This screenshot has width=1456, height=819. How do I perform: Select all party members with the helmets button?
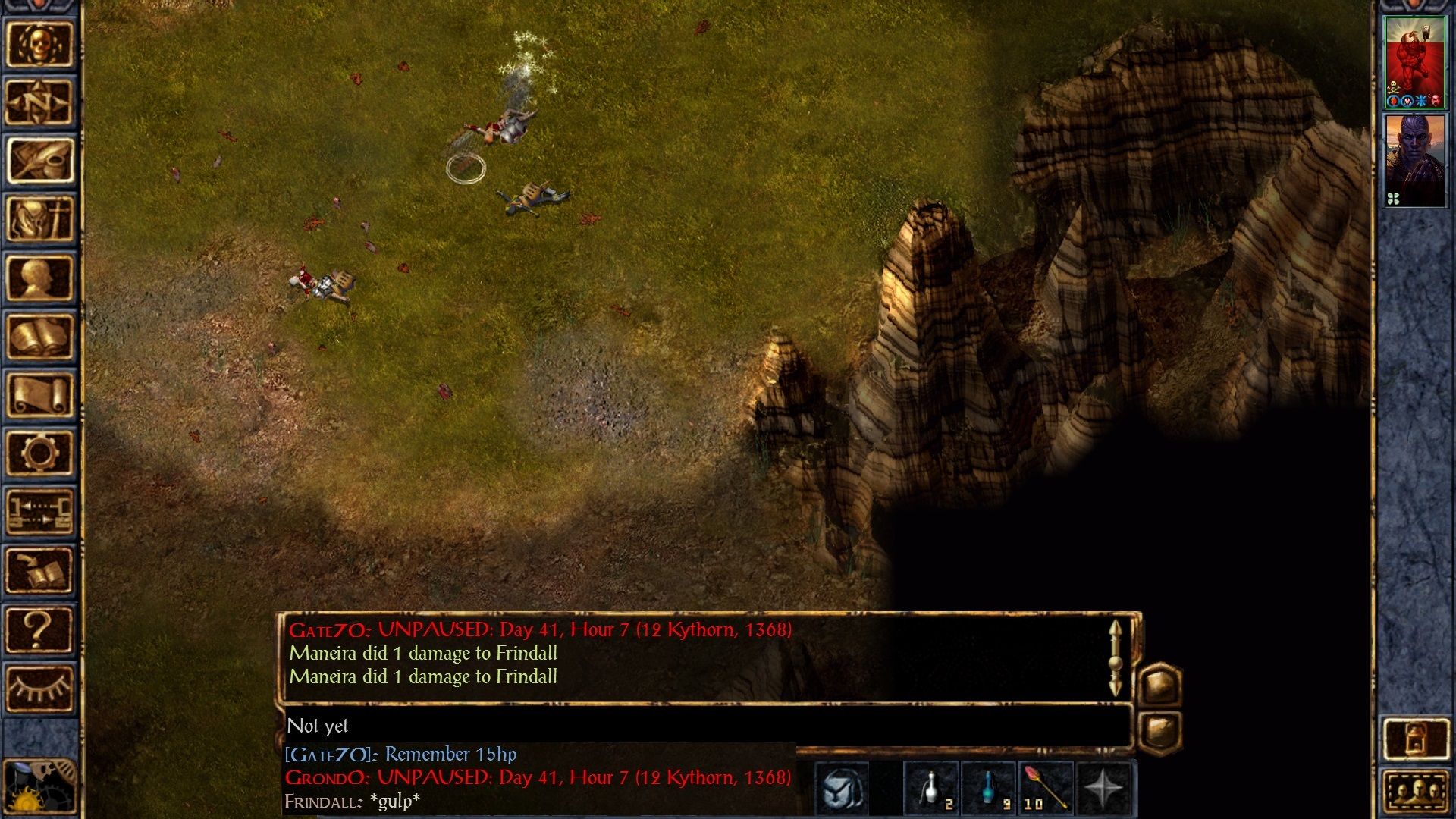tap(1415, 792)
